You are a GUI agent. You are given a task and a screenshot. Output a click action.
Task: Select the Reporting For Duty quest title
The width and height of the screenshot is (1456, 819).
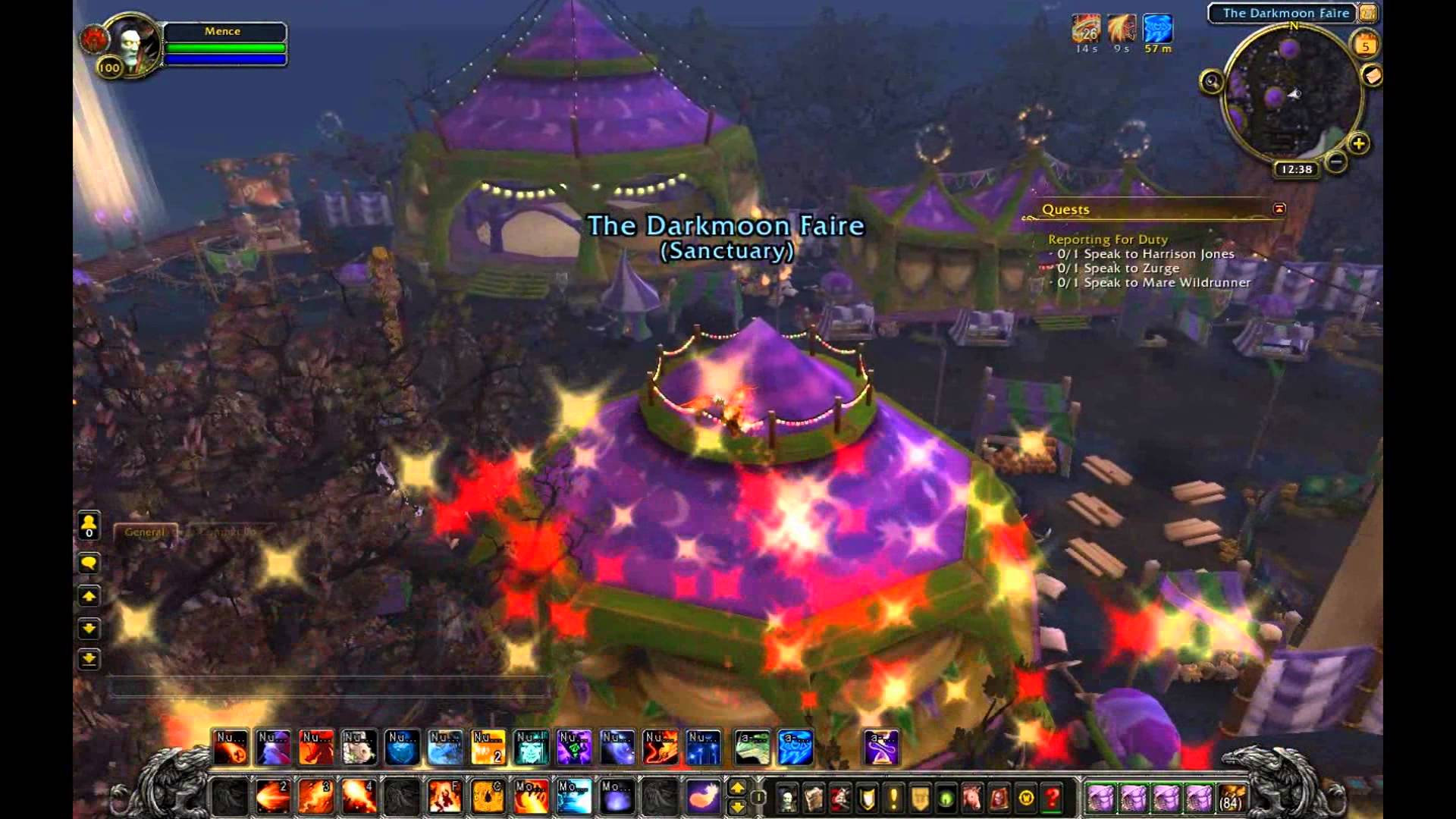click(x=1107, y=240)
